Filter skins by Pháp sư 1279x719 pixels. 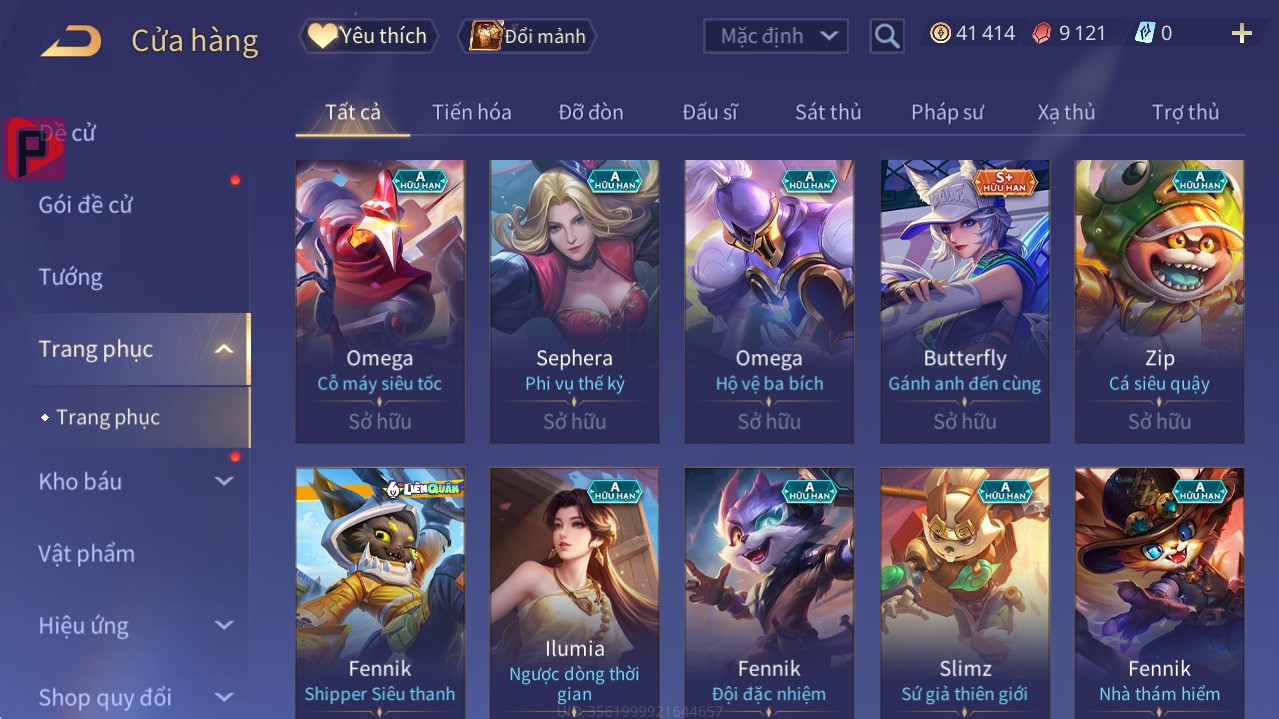click(946, 112)
